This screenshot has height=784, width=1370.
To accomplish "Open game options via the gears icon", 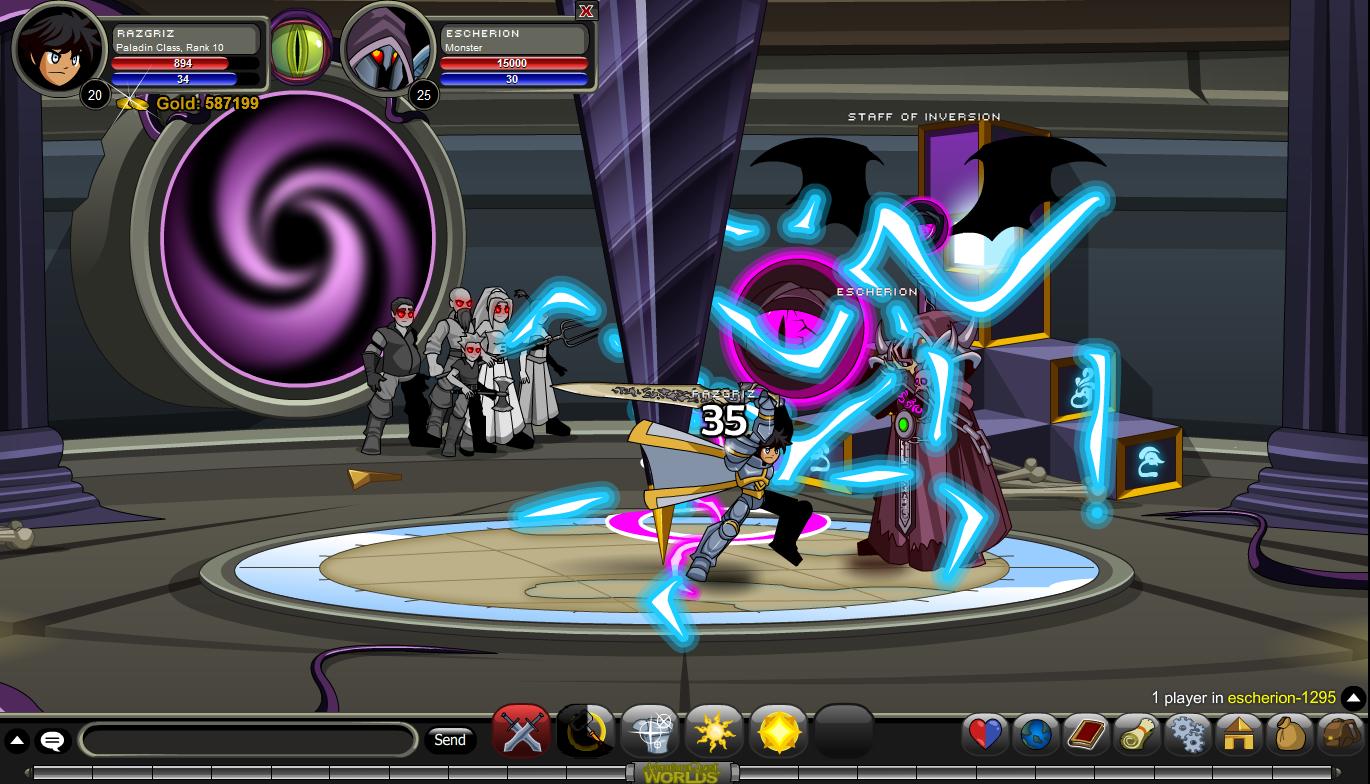I will pyautogui.click(x=1187, y=734).
